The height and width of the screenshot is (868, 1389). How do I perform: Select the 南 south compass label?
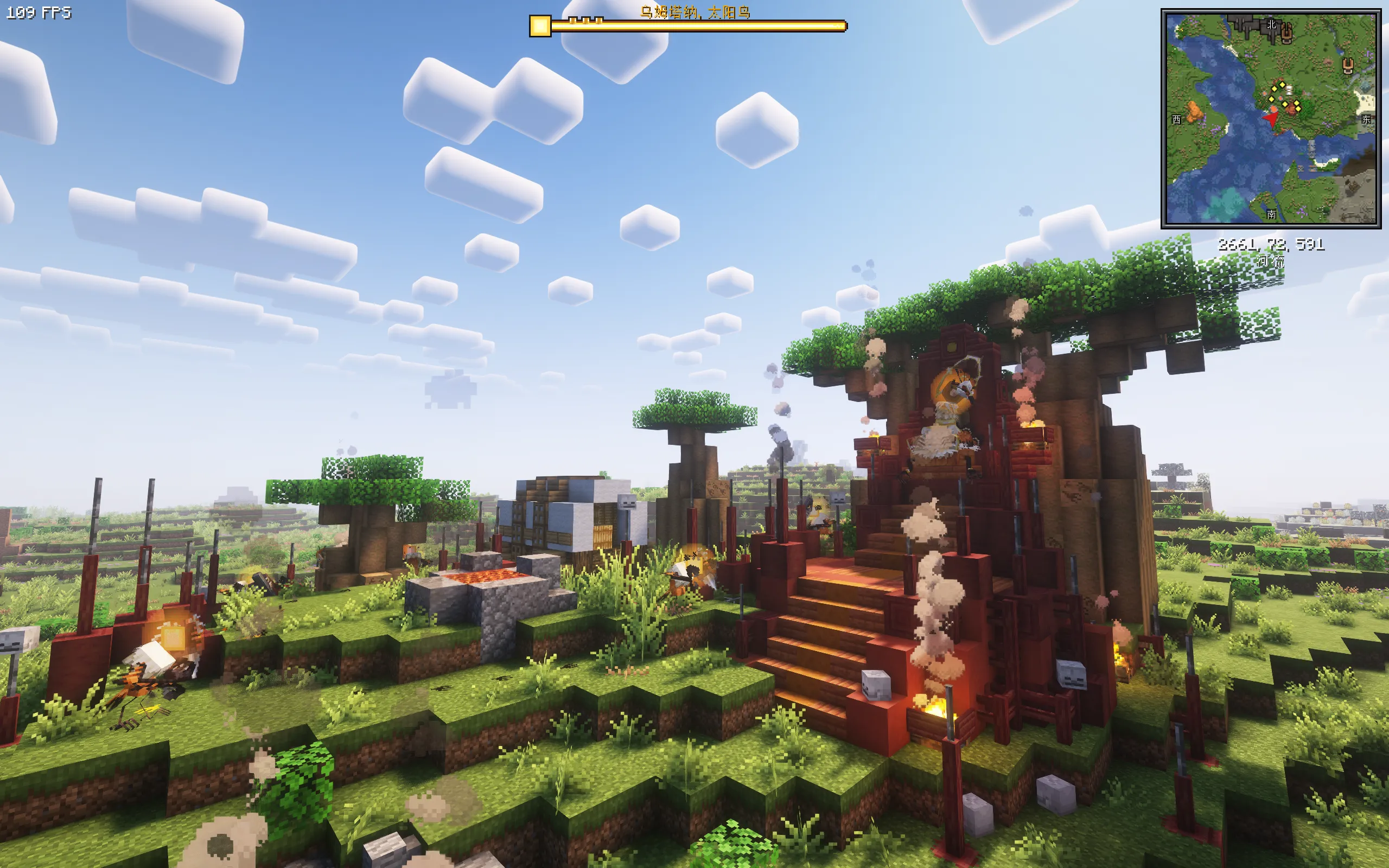pos(1271,214)
